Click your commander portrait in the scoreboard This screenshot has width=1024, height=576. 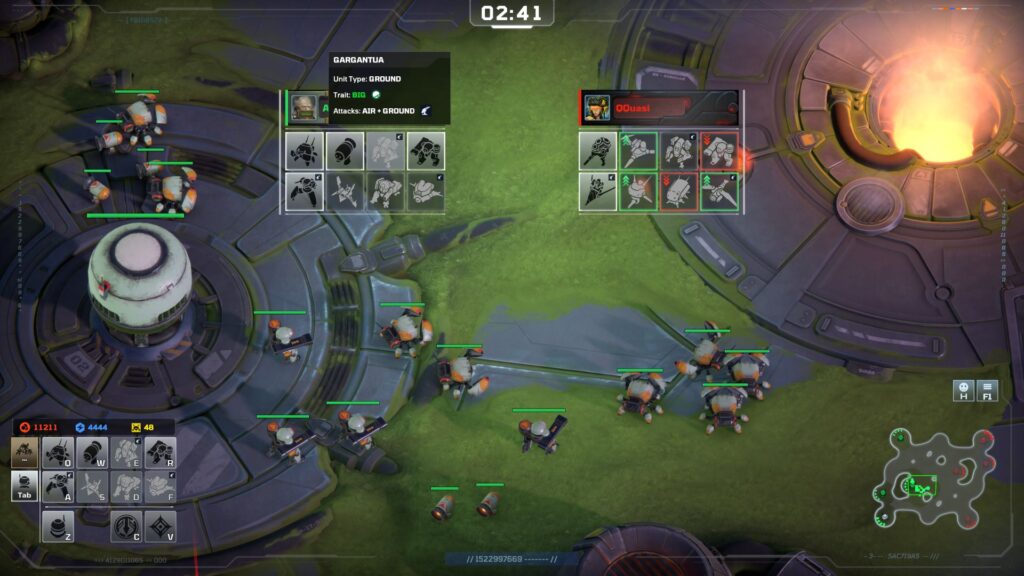coord(304,106)
